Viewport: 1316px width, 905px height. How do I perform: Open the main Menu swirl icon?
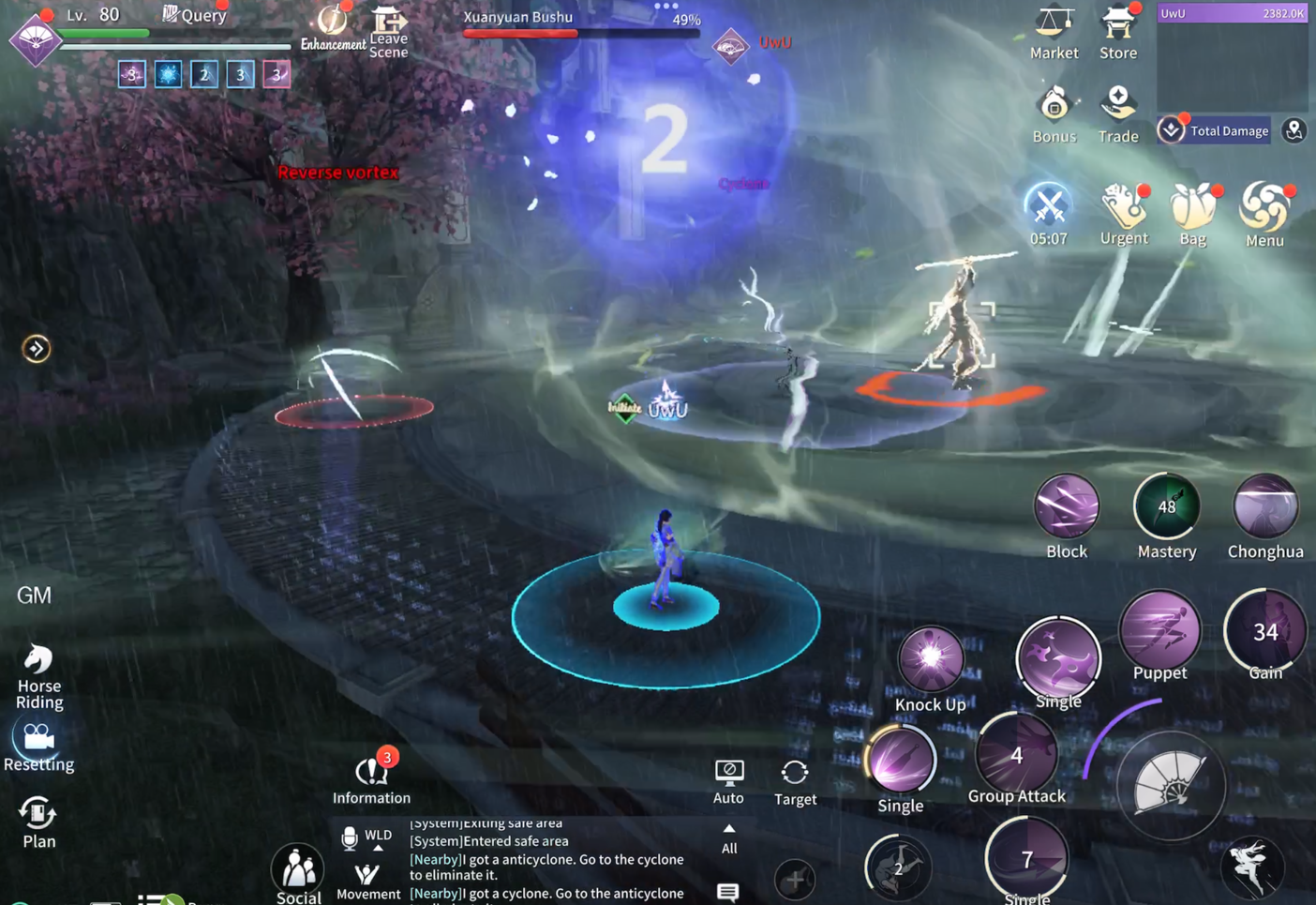(x=1264, y=211)
